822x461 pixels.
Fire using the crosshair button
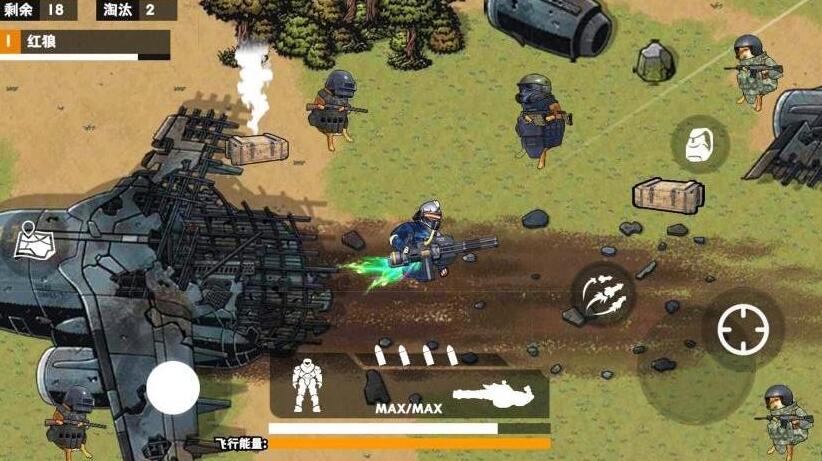743,330
